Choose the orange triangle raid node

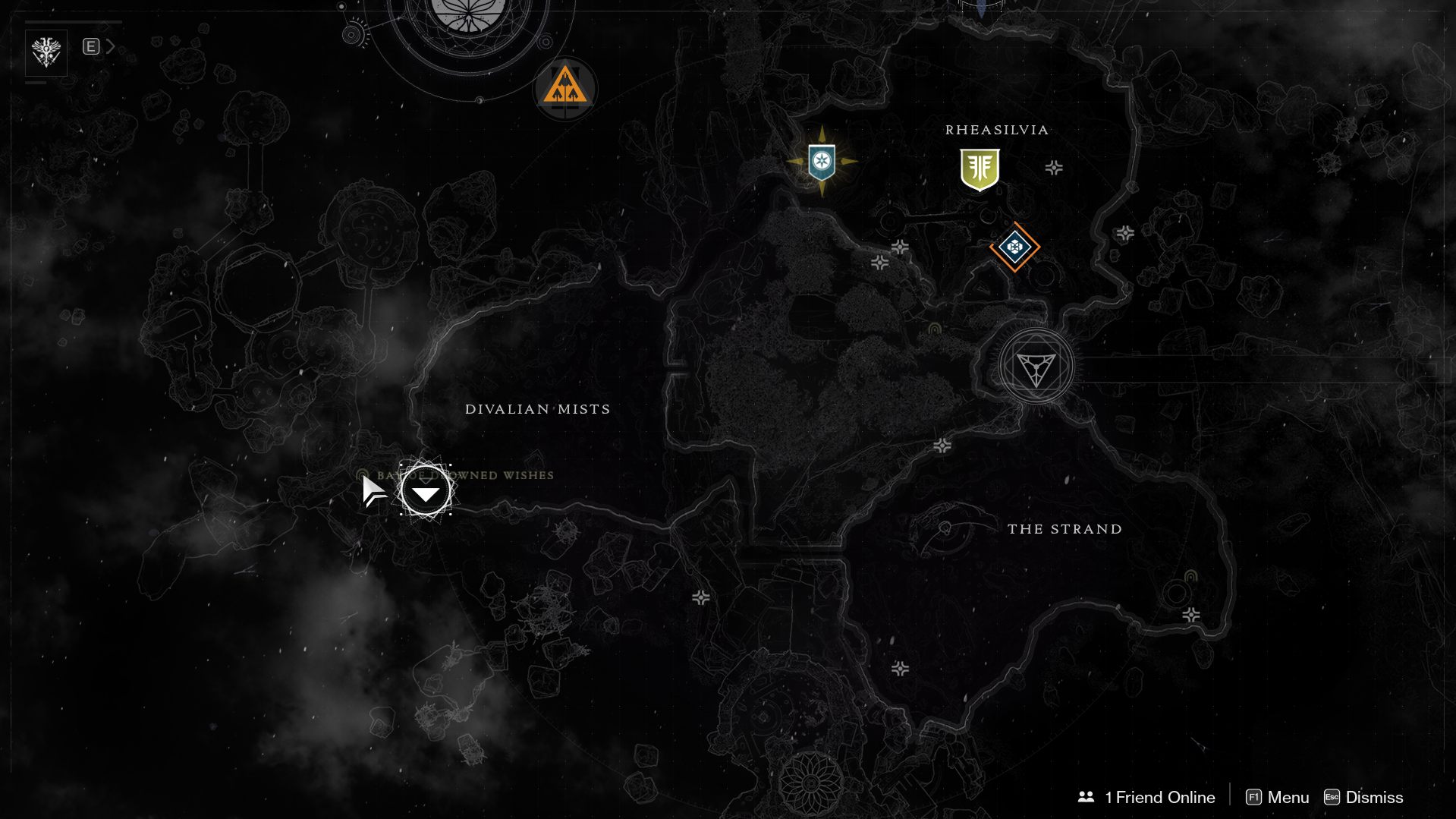coord(564,89)
